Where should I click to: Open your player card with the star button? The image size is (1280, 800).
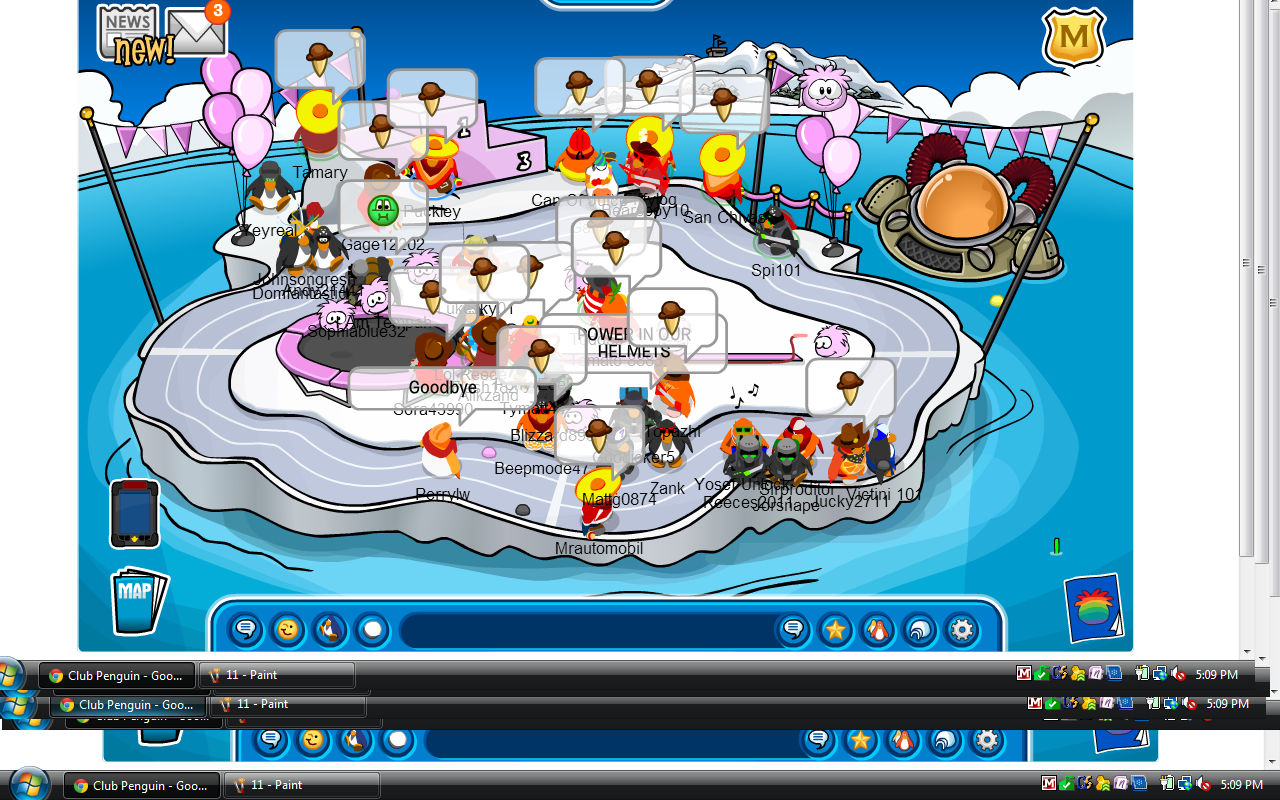tap(835, 630)
